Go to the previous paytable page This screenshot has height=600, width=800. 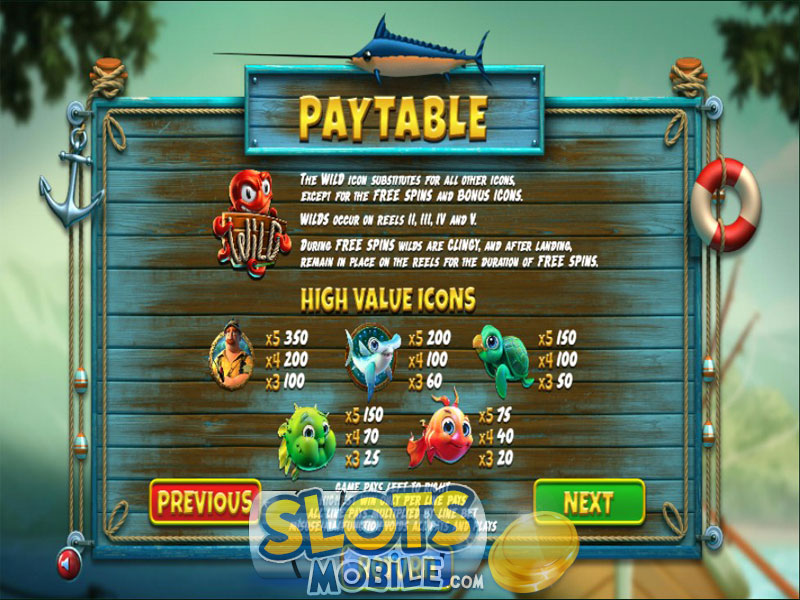[x=203, y=501]
